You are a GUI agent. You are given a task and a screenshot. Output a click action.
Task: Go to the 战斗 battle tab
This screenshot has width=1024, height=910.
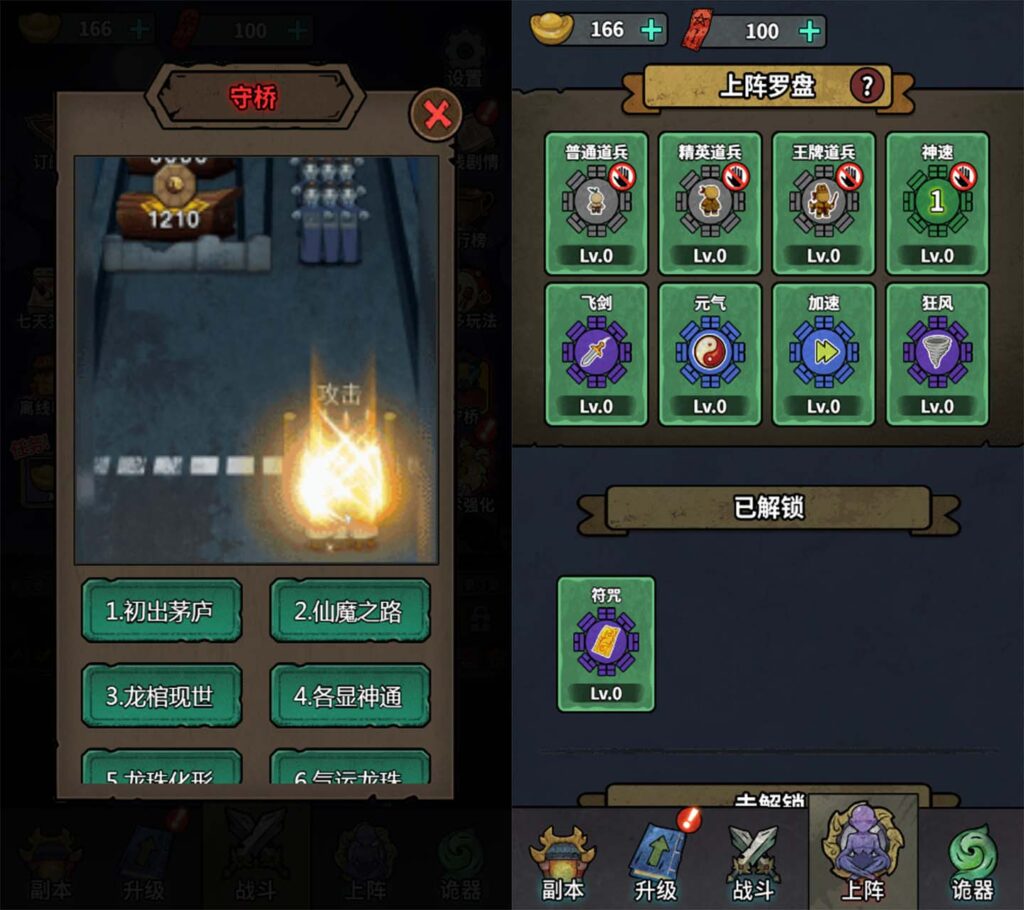tap(752, 861)
